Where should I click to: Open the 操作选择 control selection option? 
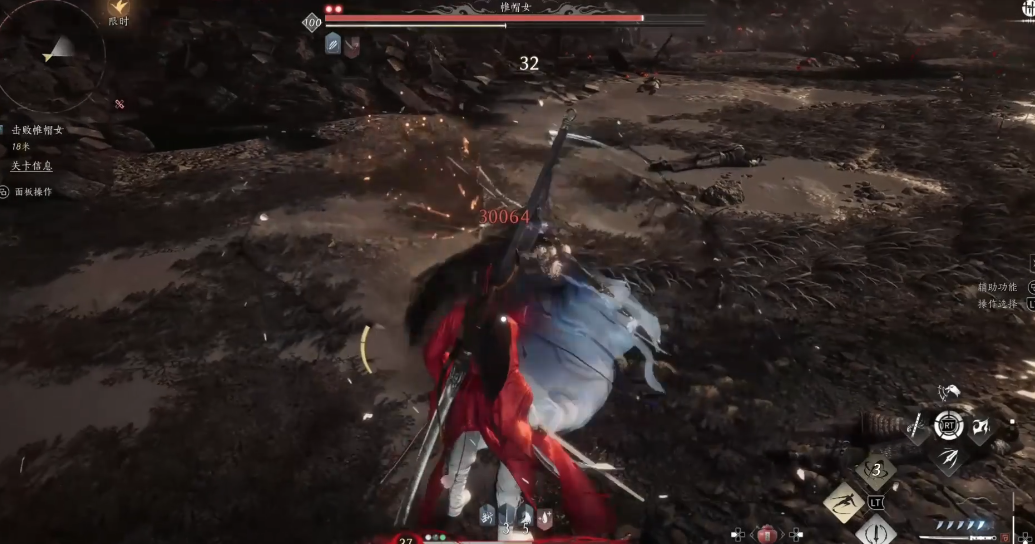998,303
